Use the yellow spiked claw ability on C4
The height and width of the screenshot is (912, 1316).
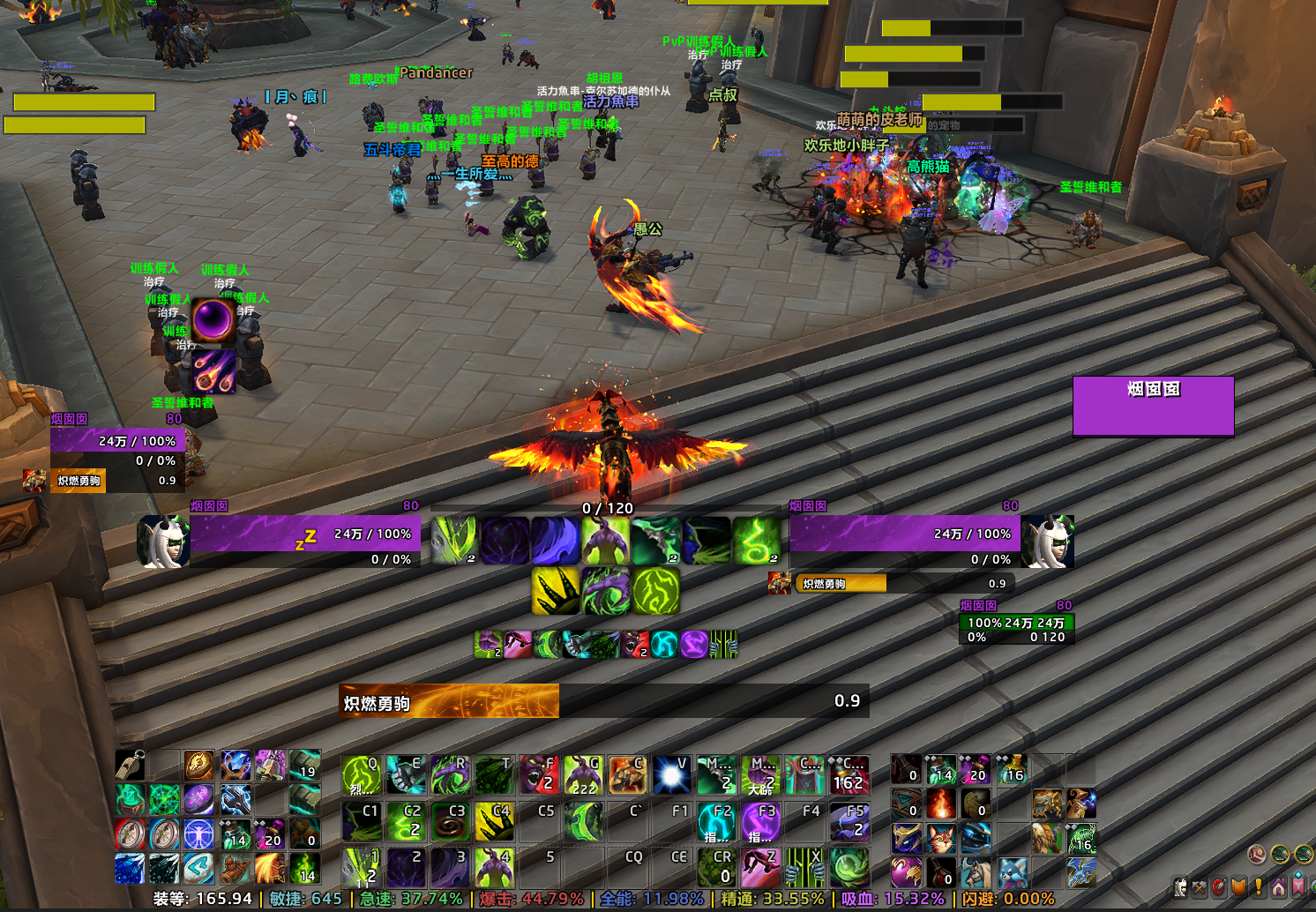pyautogui.click(x=495, y=821)
